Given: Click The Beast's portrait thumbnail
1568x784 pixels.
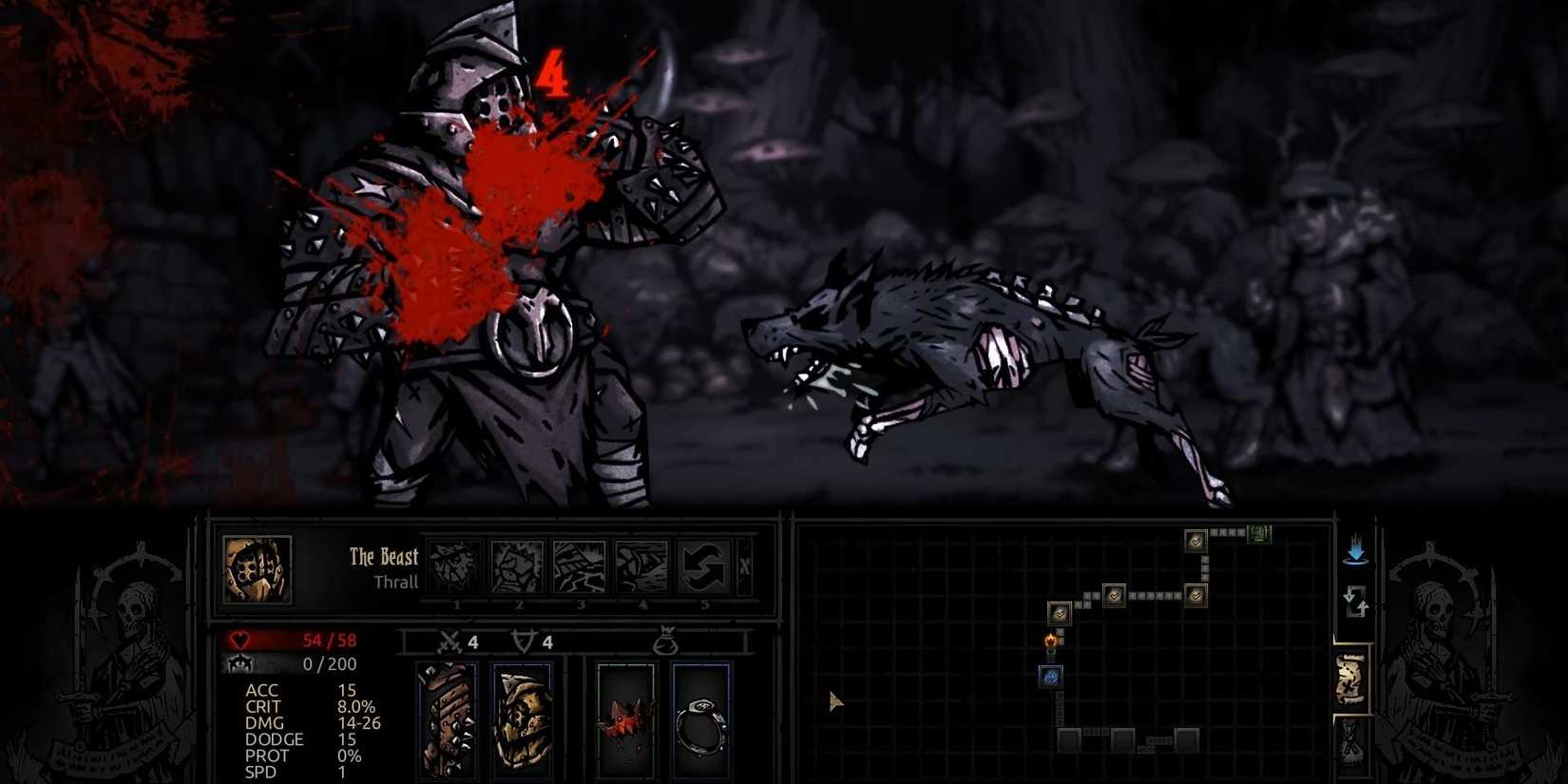Looking at the screenshot, I should pos(257,570).
